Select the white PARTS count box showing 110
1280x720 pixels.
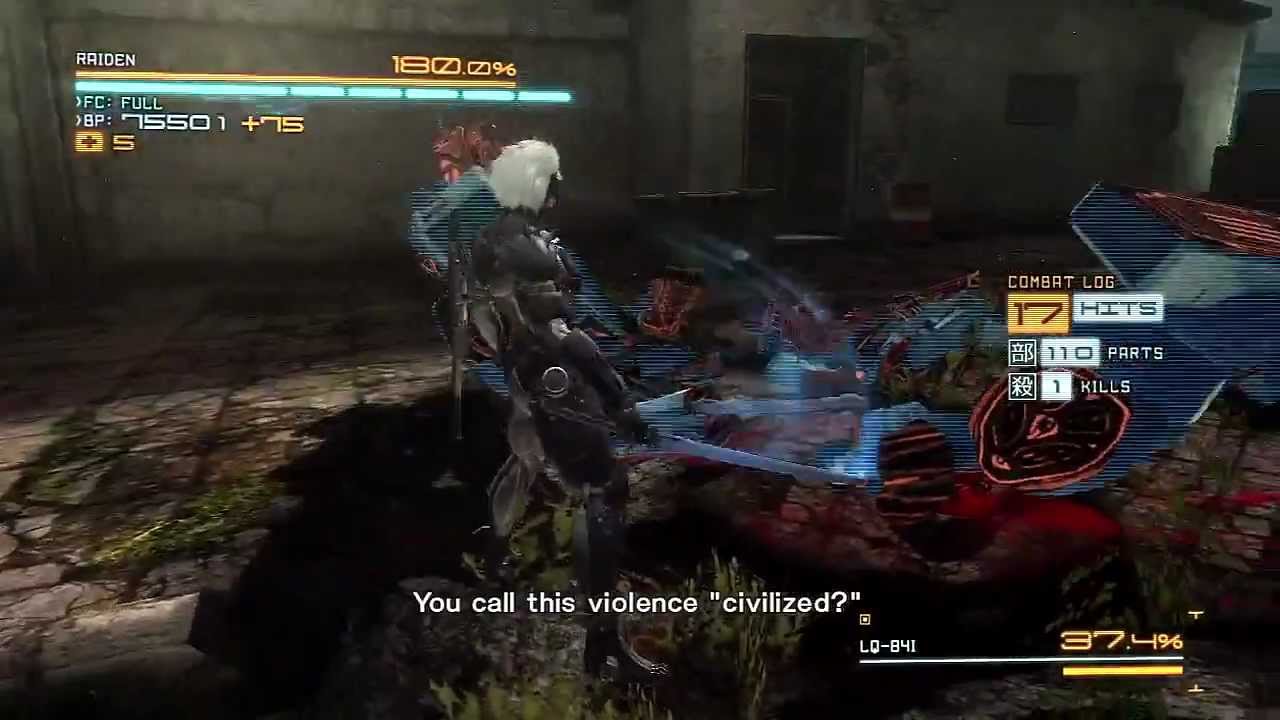pos(1070,353)
